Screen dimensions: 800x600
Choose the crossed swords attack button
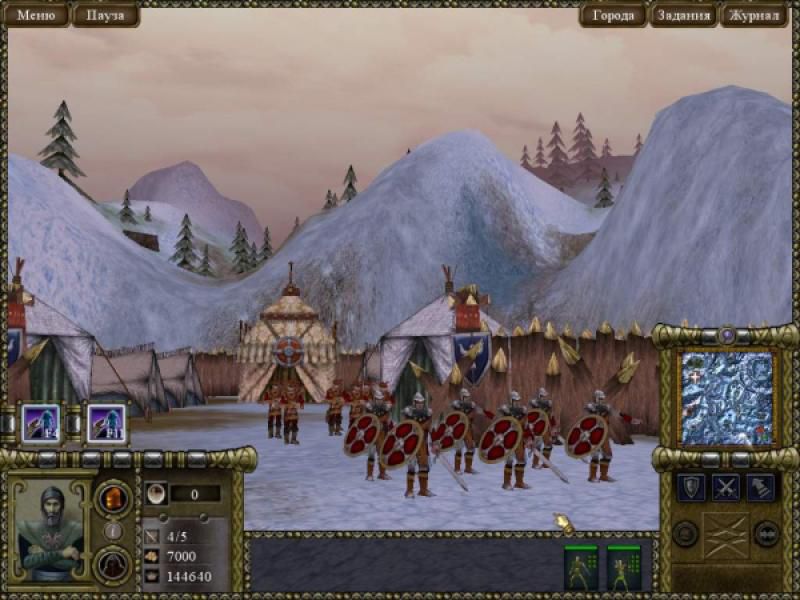(726, 488)
